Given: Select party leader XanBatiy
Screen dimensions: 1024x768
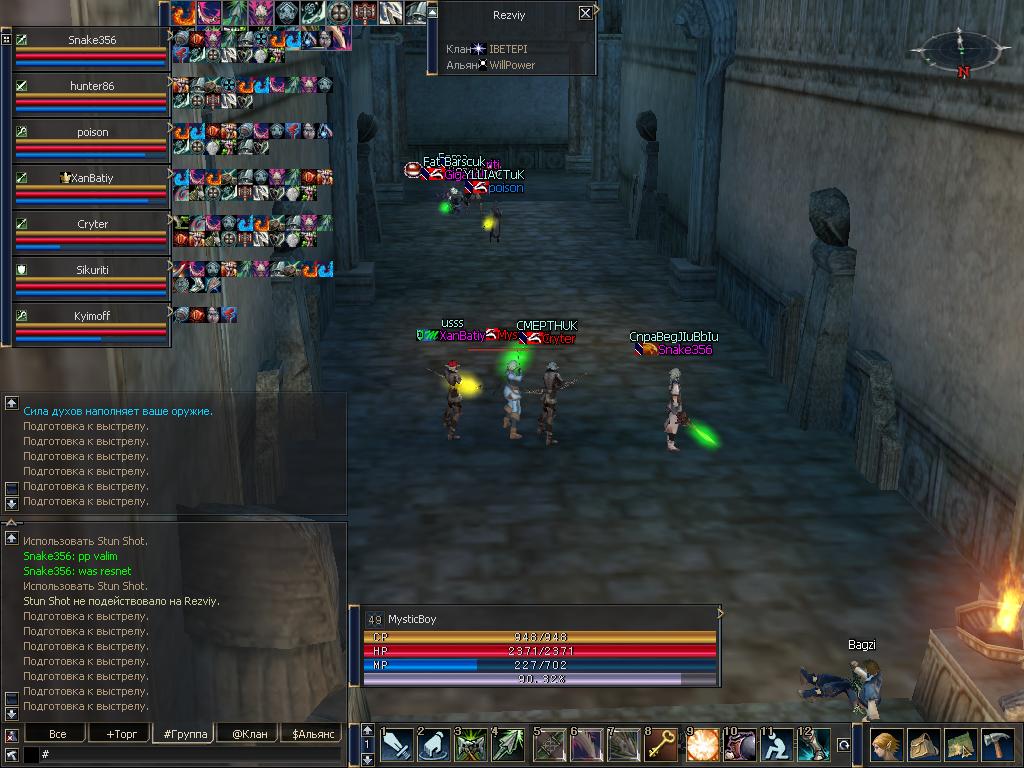Looking at the screenshot, I should click(92, 178).
